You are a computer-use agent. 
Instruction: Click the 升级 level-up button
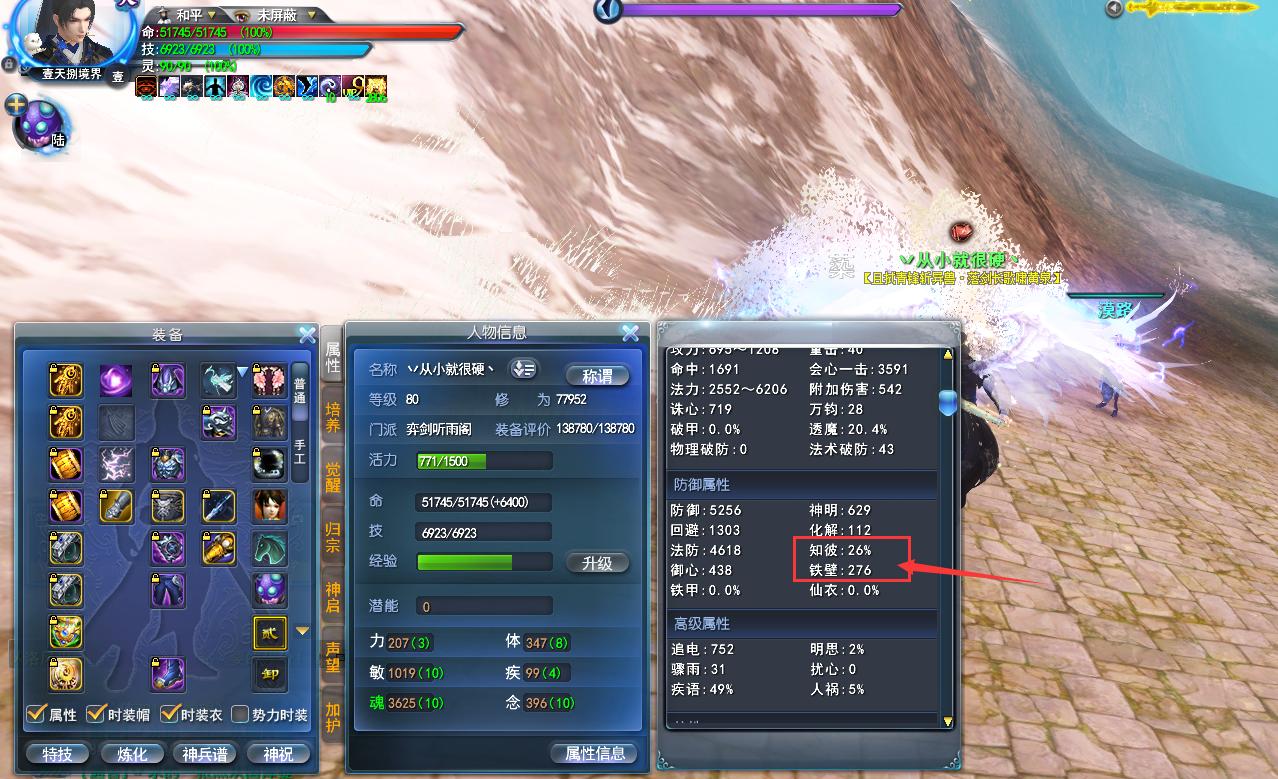tap(597, 563)
